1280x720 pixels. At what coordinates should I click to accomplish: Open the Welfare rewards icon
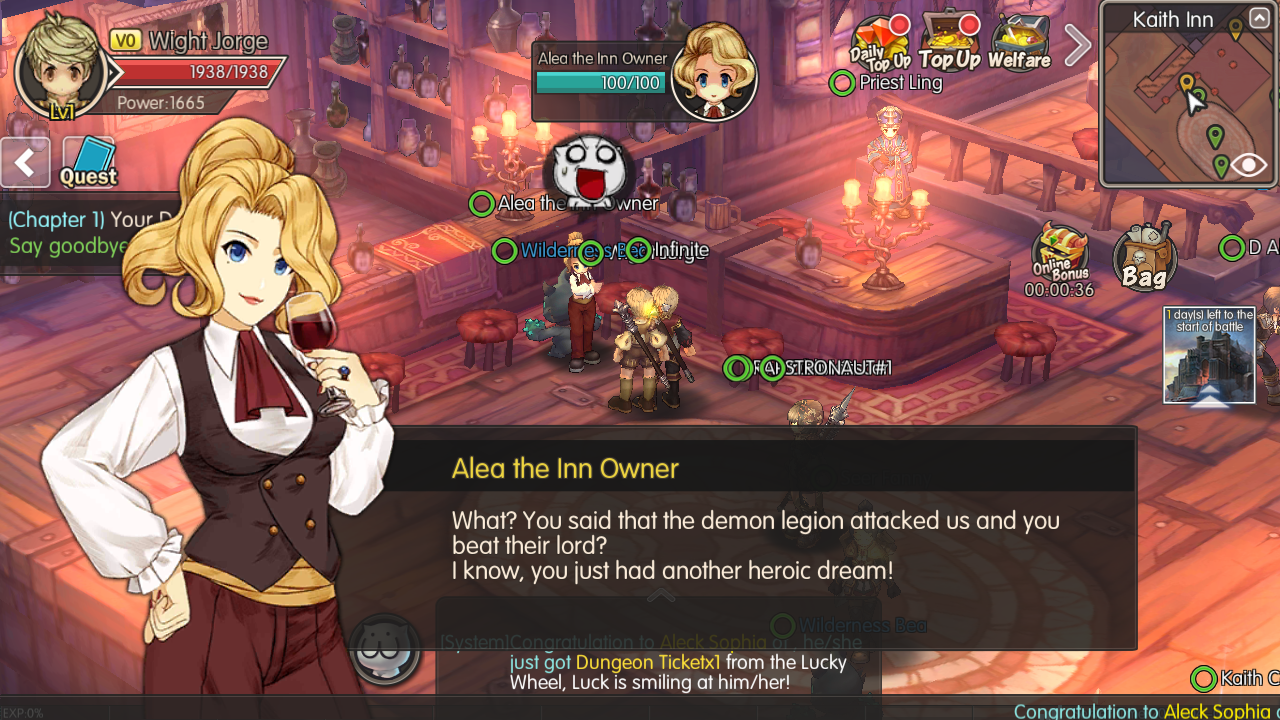pyautogui.click(x=1019, y=43)
